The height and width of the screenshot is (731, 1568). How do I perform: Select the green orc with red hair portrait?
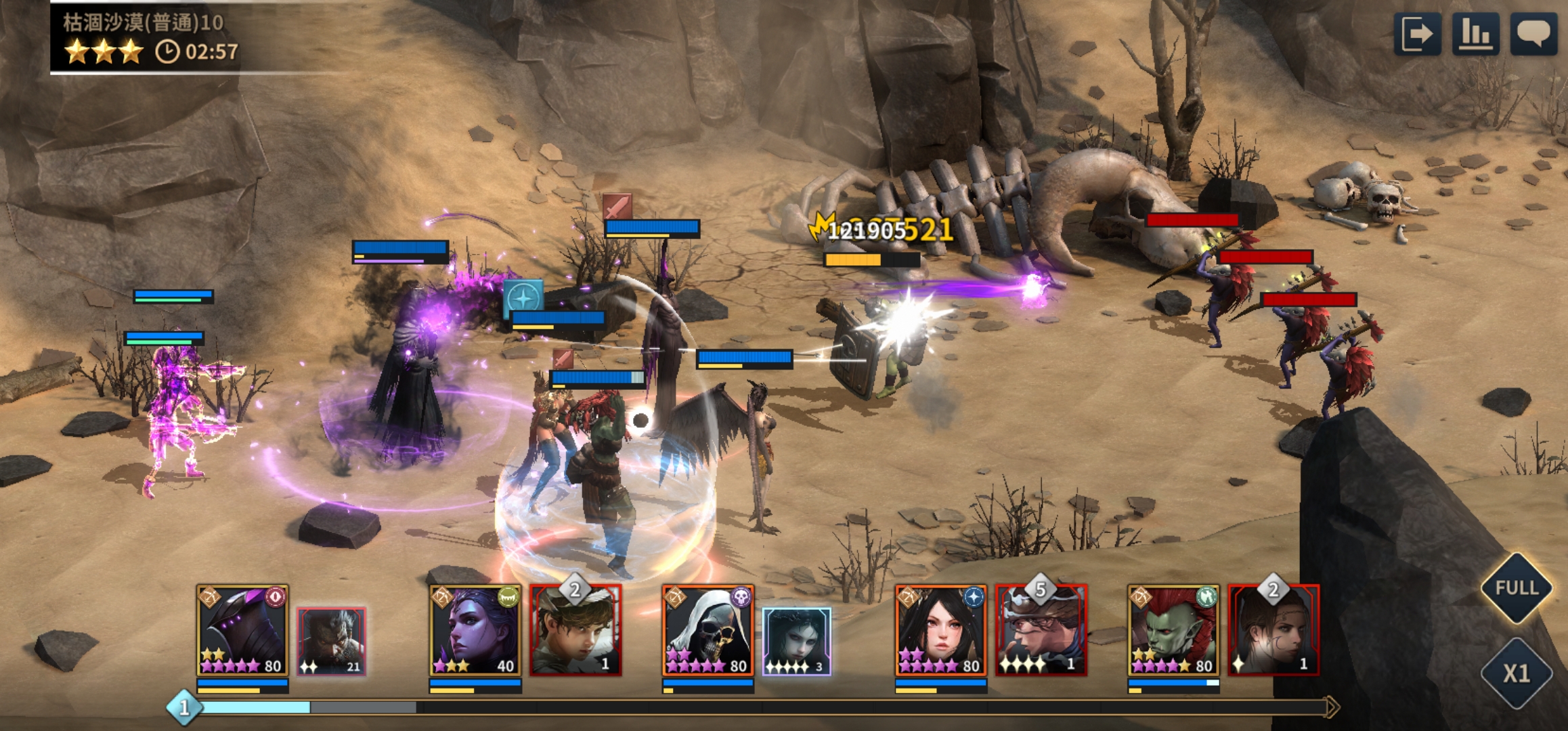1173,630
